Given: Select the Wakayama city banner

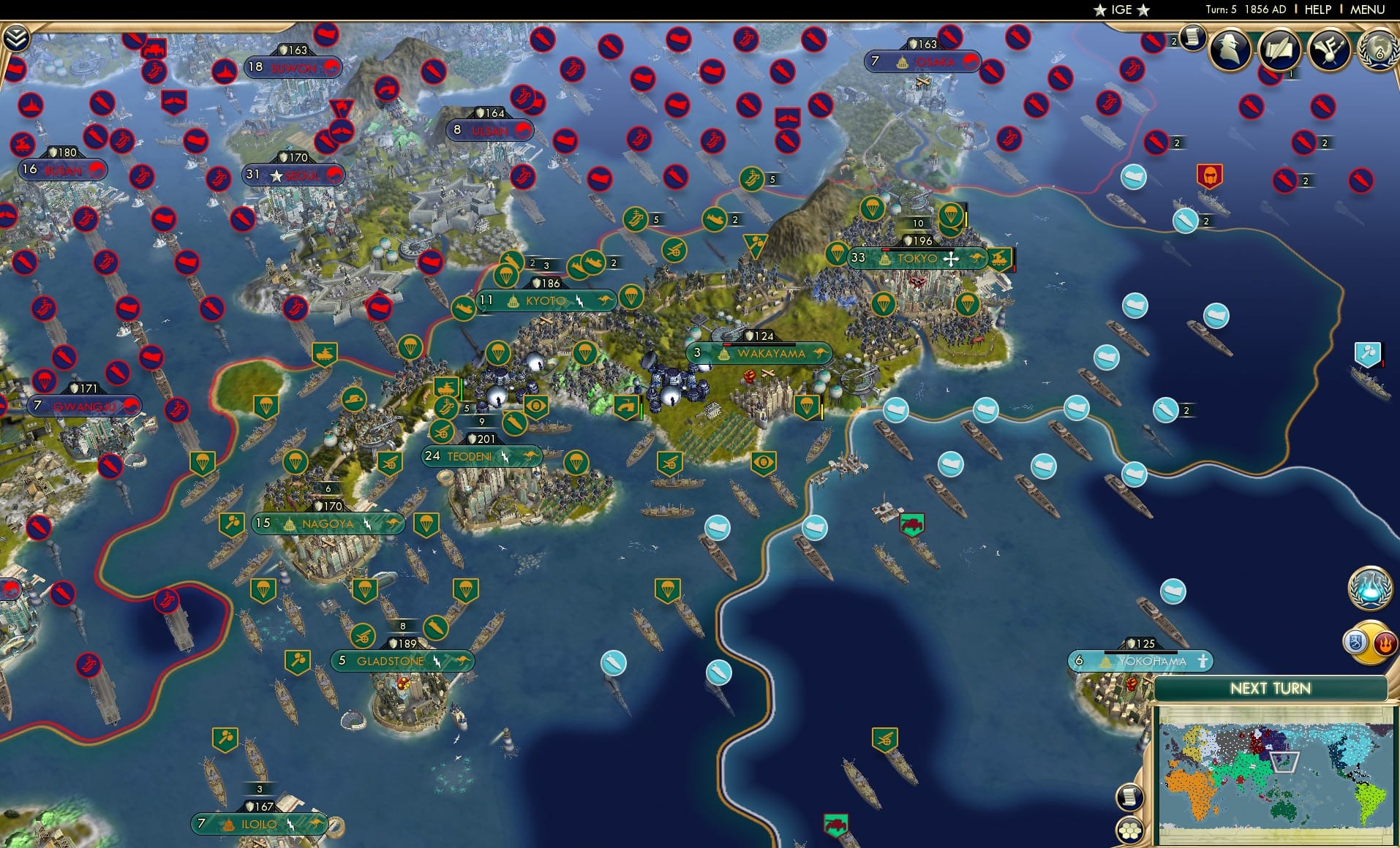Looking at the screenshot, I should coord(761,353).
